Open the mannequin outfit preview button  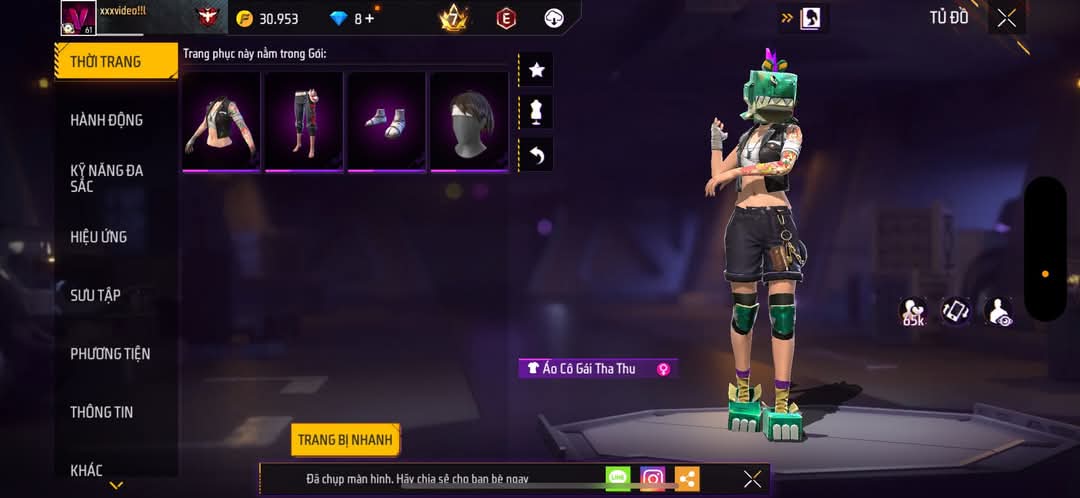[x=536, y=112]
